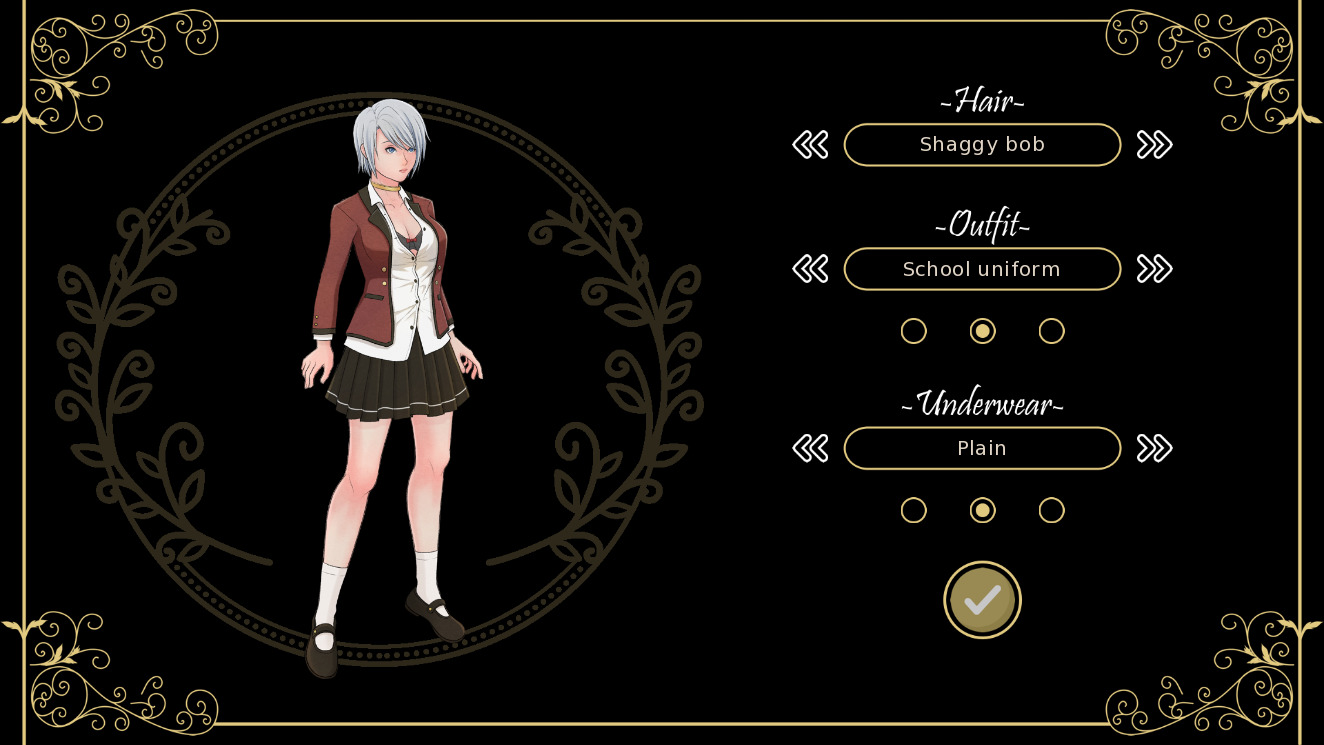
Task: Open the Plain underwear selector
Action: [x=982, y=448]
